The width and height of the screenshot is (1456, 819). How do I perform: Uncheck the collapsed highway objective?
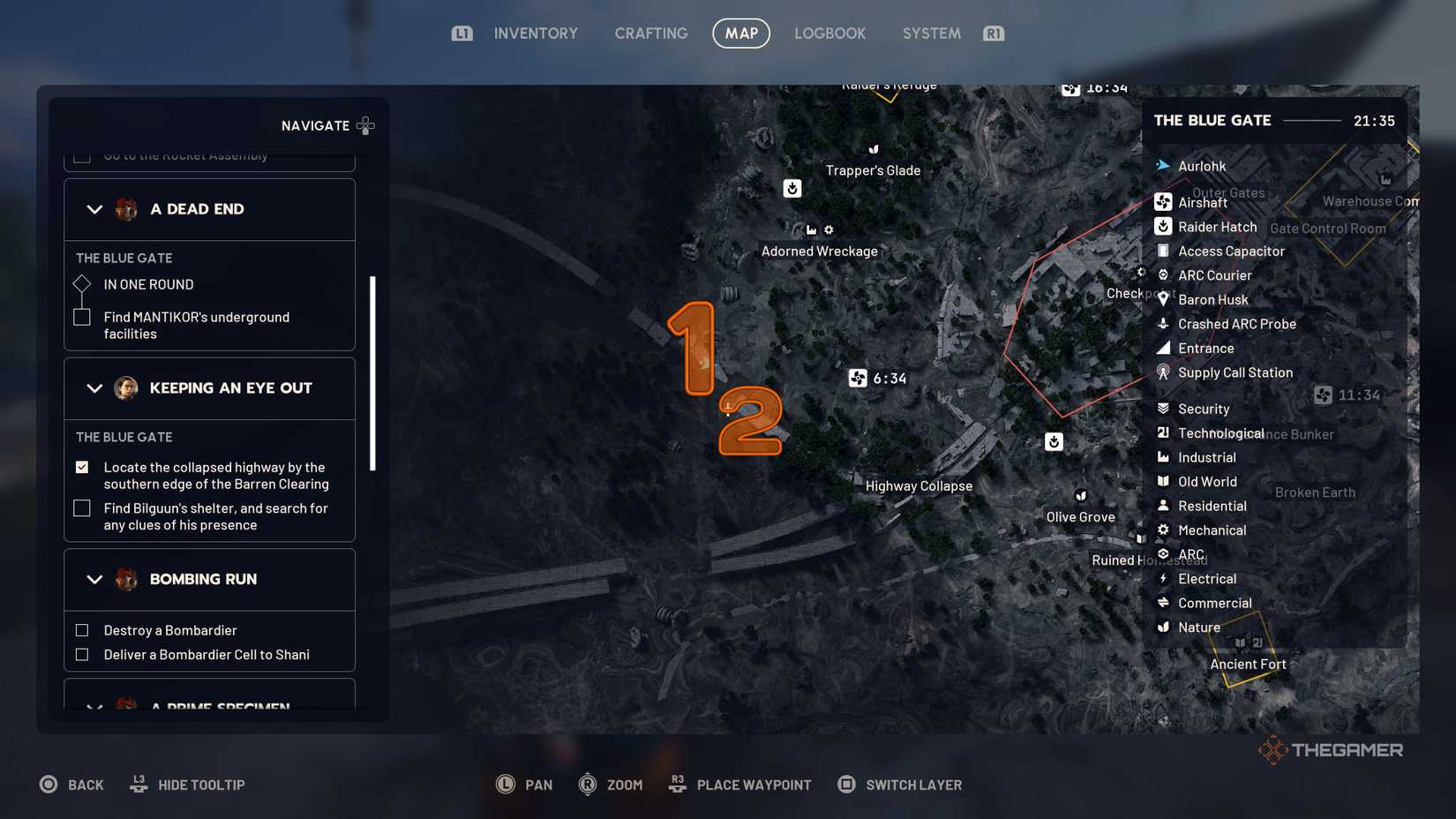pos(82,468)
